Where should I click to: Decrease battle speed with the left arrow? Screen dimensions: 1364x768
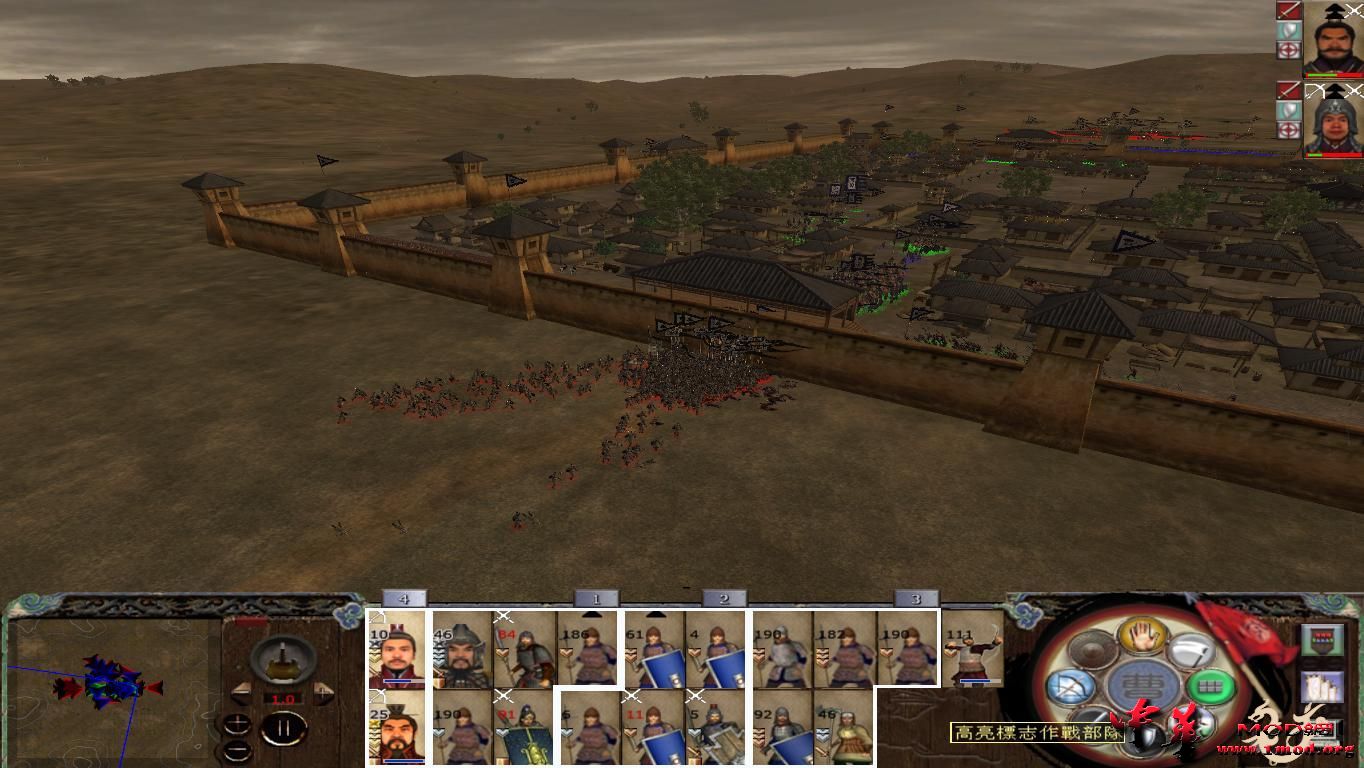coord(241,692)
